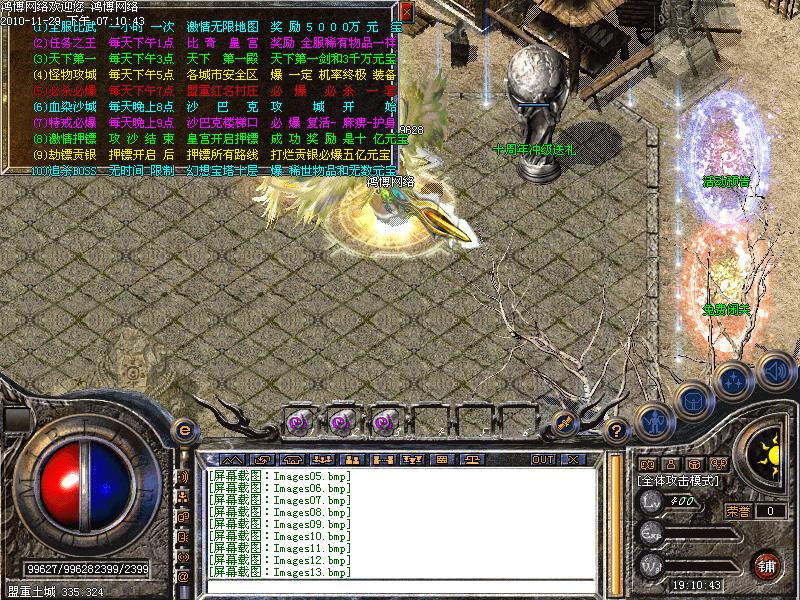Open the skills button with four stars
This screenshot has width=800, height=600.
[732, 381]
